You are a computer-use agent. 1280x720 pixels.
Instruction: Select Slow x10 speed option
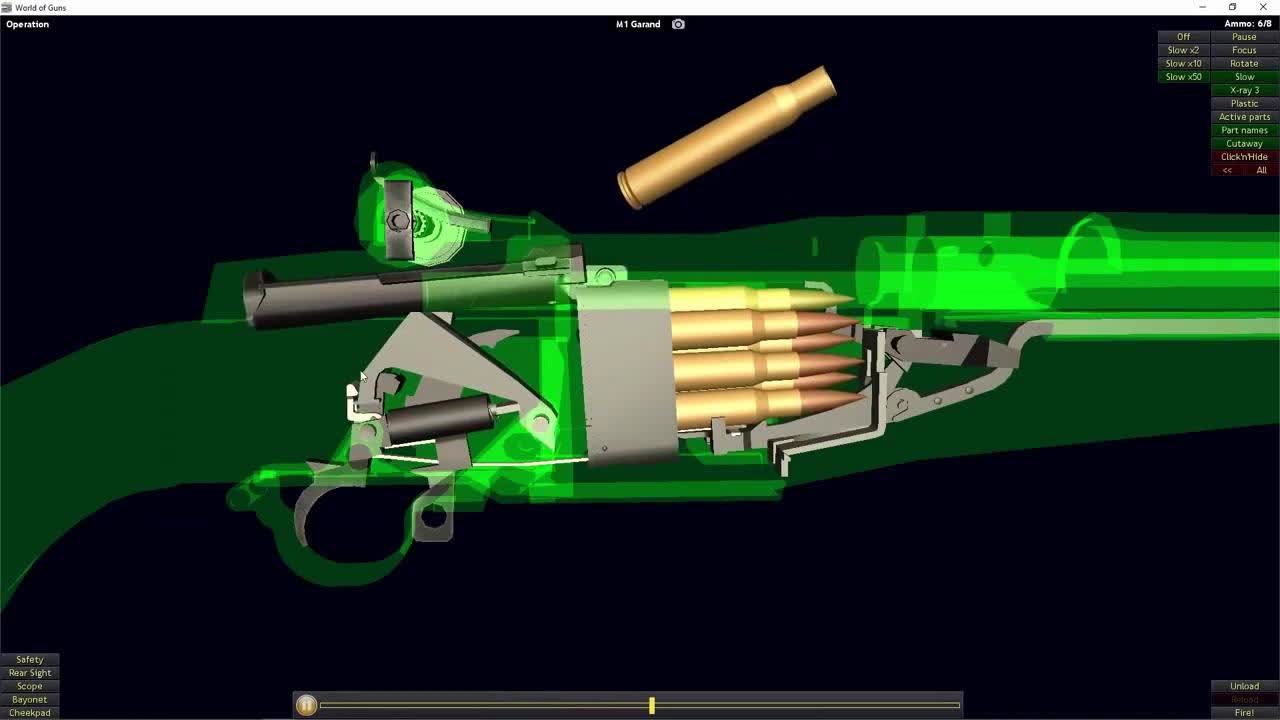tap(1182, 63)
